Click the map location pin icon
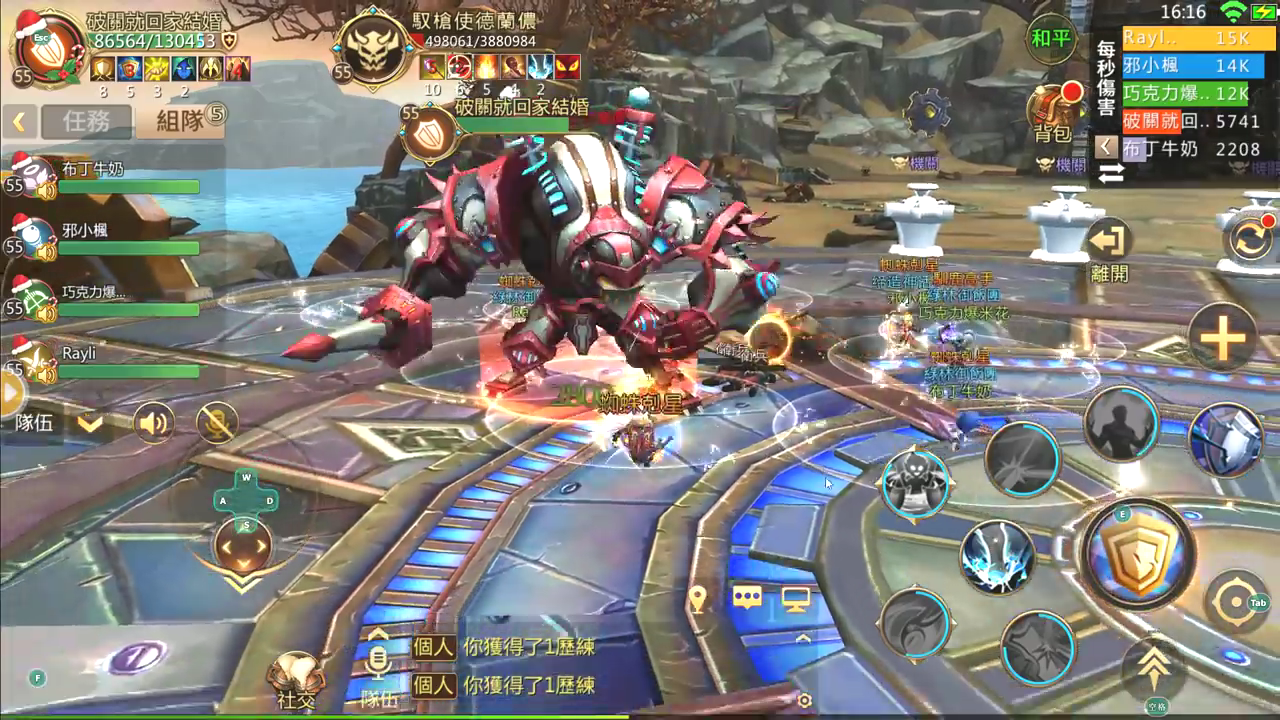The width and height of the screenshot is (1280, 720). [x=698, y=599]
